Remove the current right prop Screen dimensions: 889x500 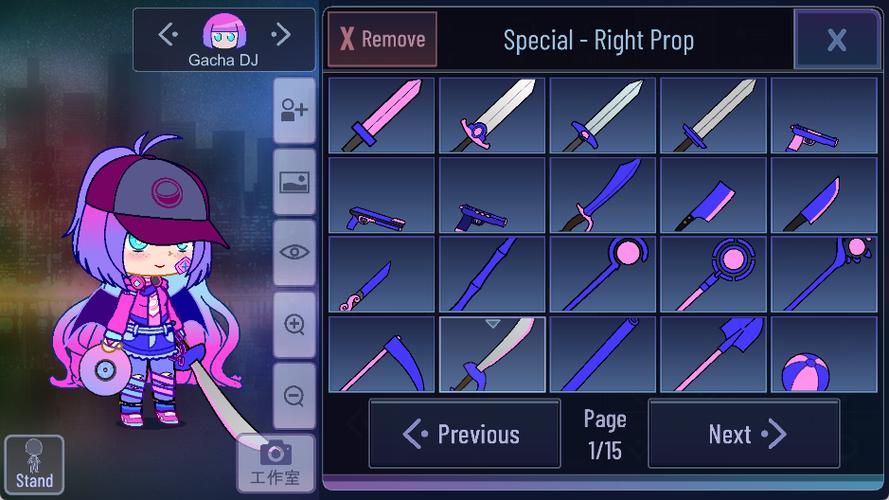(x=383, y=40)
